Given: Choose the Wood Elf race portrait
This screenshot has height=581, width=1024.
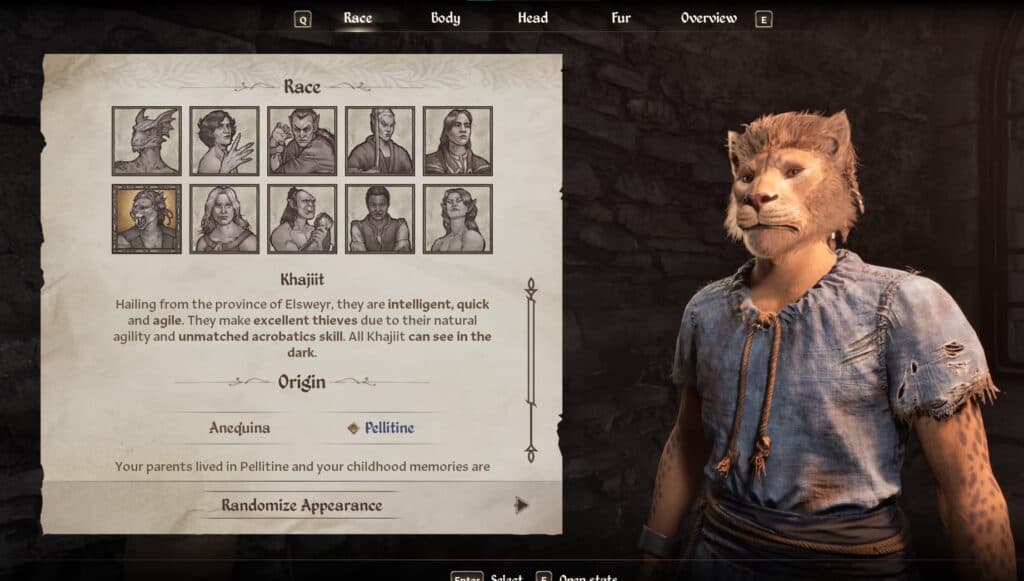Looking at the screenshot, I should pos(458,218).
